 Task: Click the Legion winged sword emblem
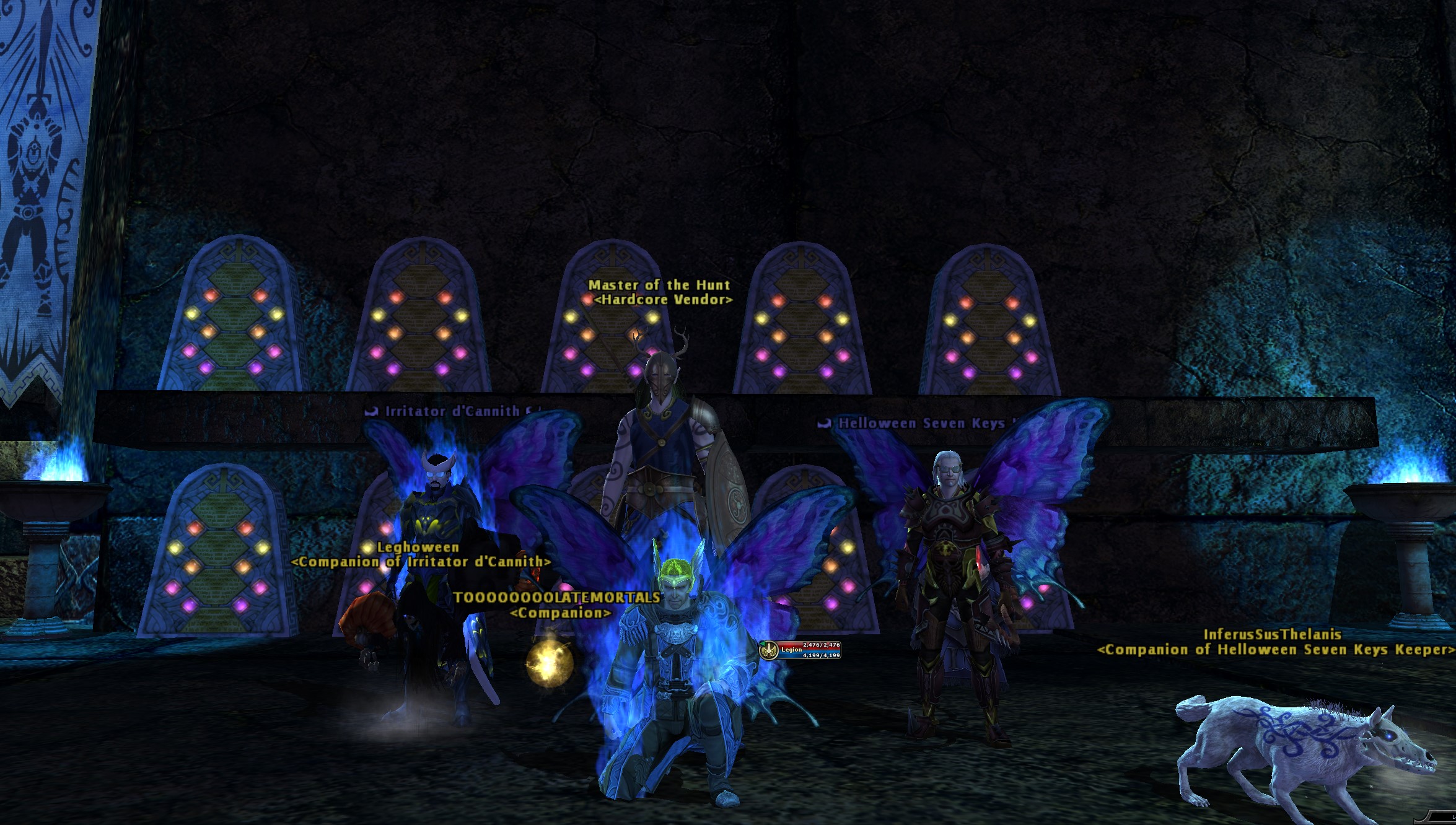pyautogui.click(x=770, y=650)
